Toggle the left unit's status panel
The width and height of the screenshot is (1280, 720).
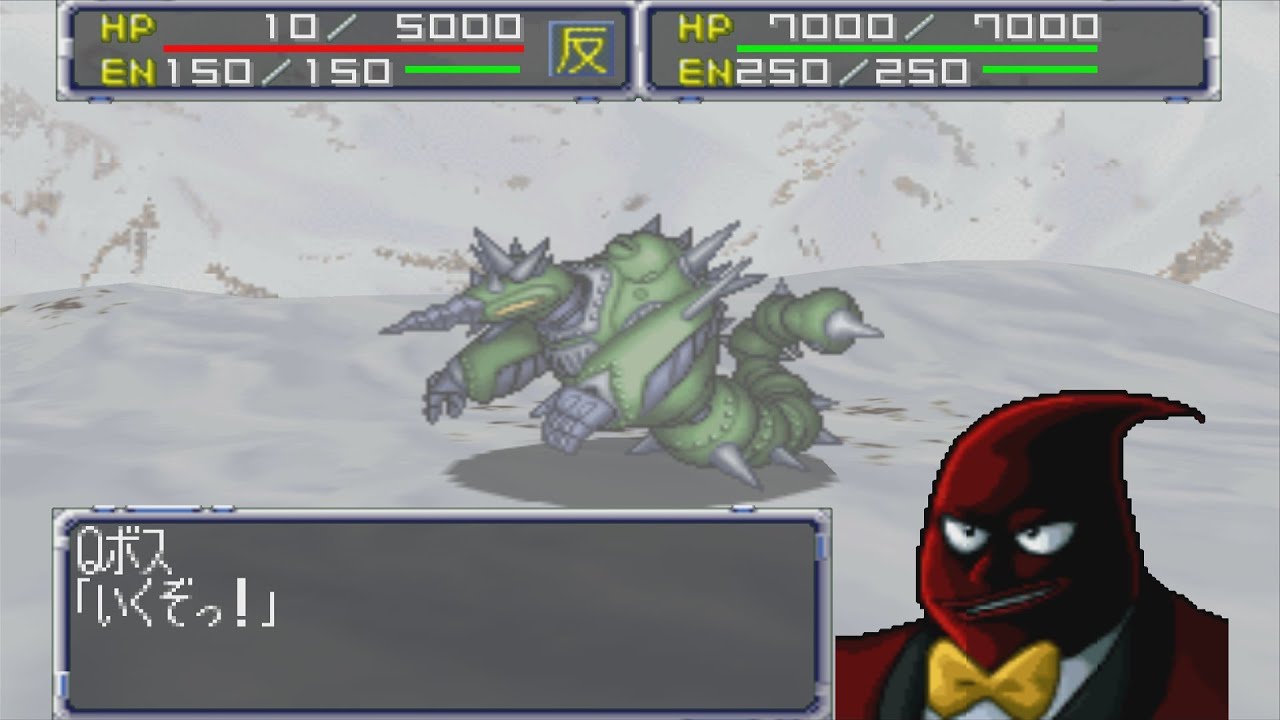tap(350, 50)
